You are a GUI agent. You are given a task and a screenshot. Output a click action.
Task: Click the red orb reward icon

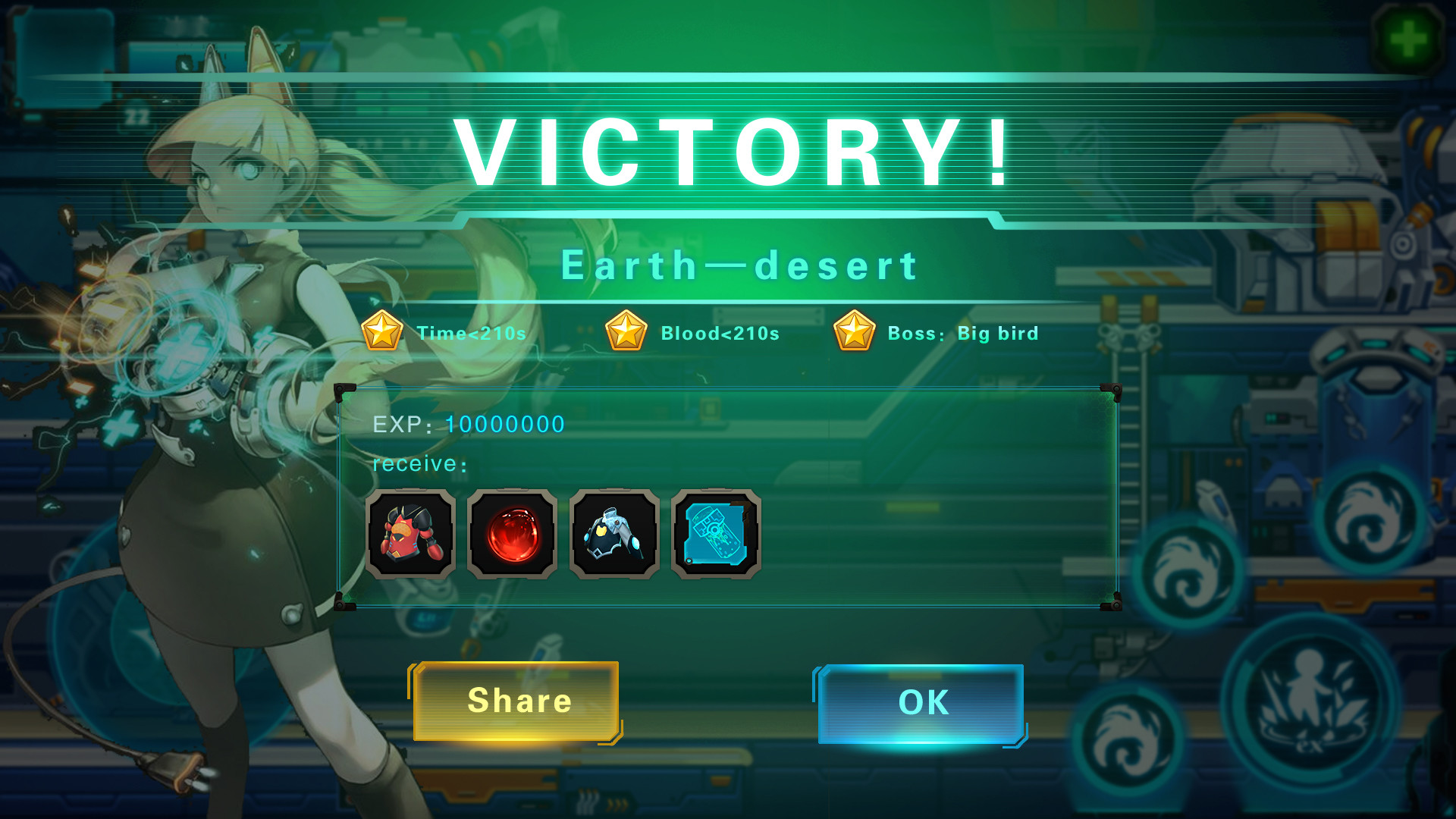pos(512,535)
